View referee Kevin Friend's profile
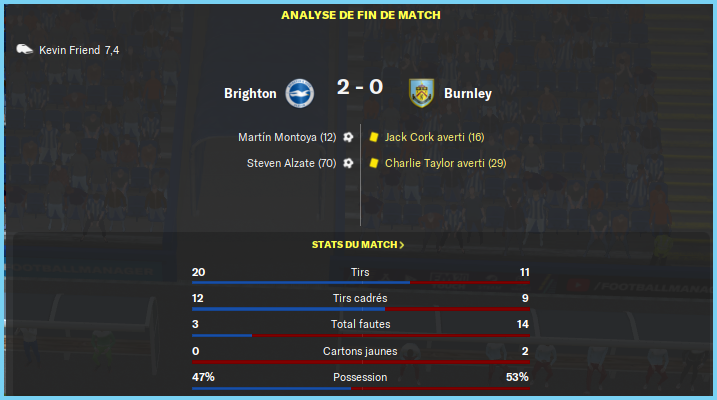Image resolution: width=717 pixels, height=400 pixels. 70,49
